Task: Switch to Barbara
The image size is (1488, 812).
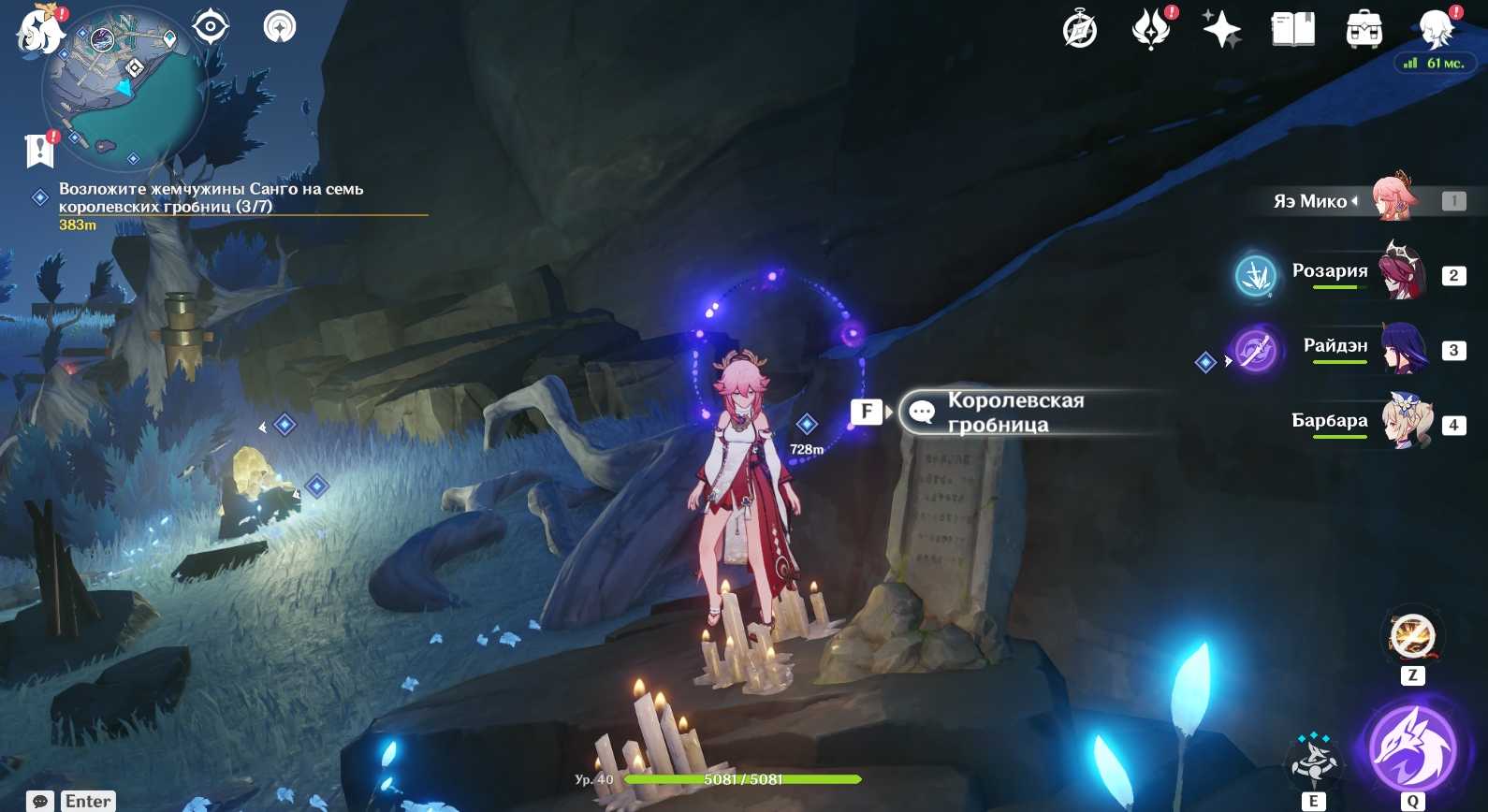Action: click(x=1407, y=422)
